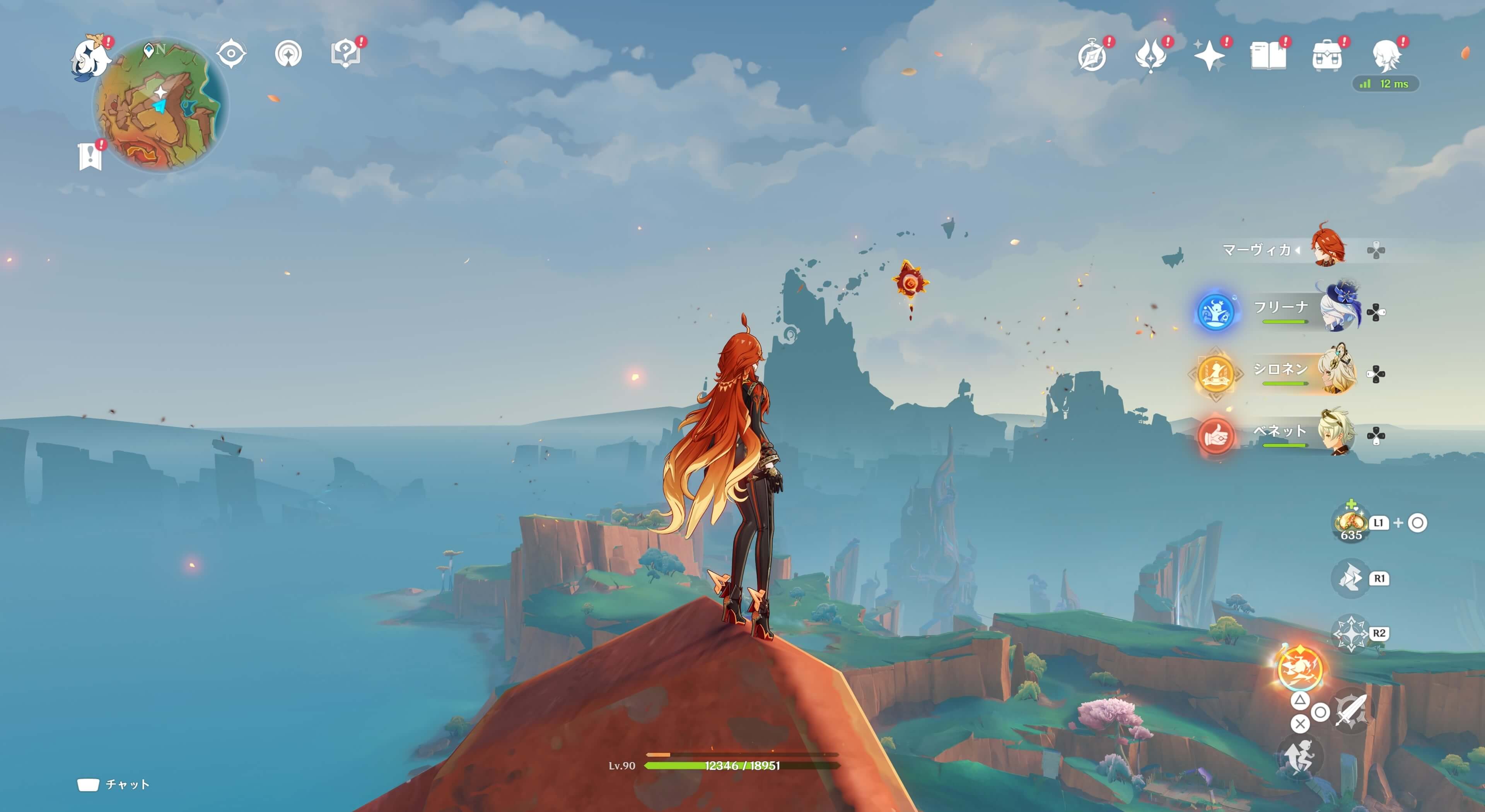The width and height of the screenshot is (1485, 812).
Task: Click the sword normal attack icon
Action: point(1351,712)
